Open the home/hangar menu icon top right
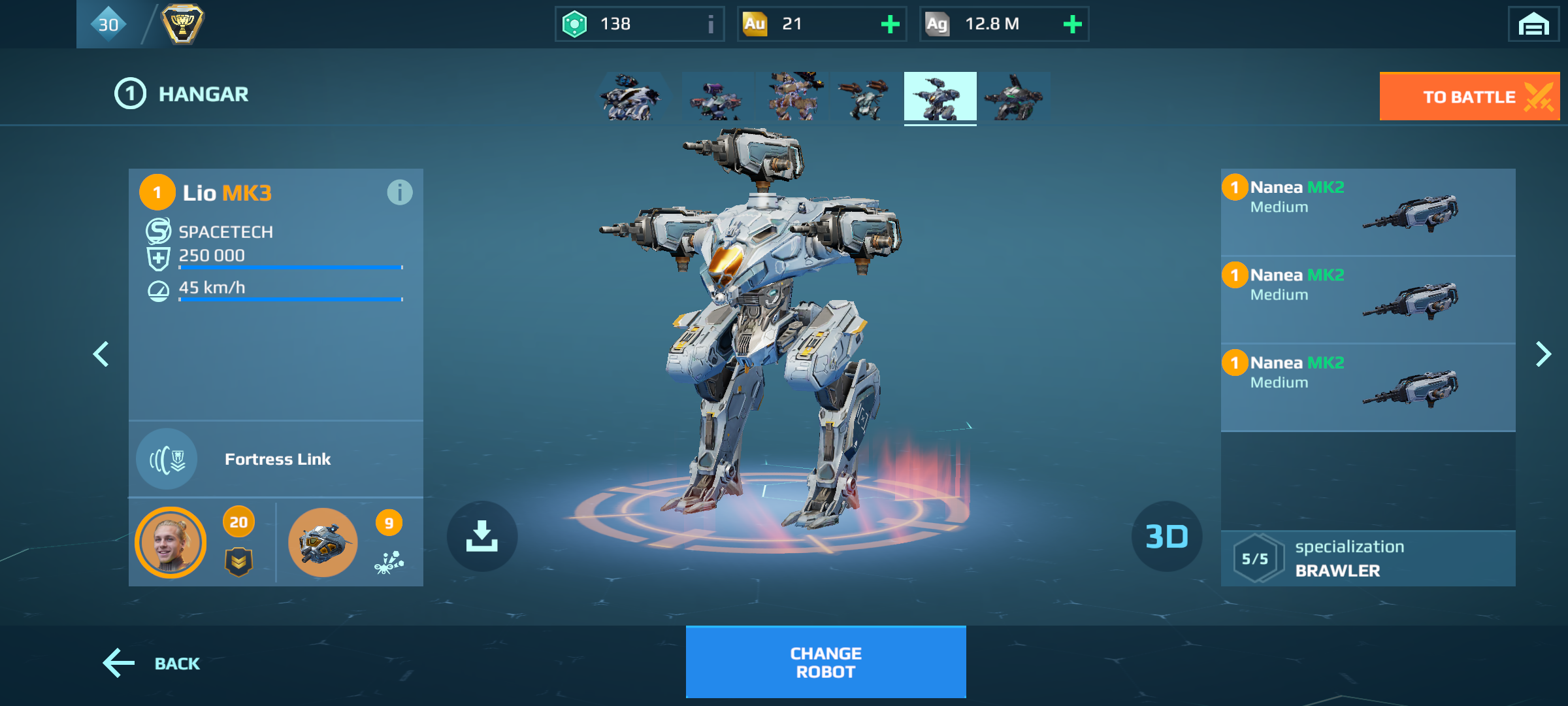1568x706 pixels. coord(1534,24)
